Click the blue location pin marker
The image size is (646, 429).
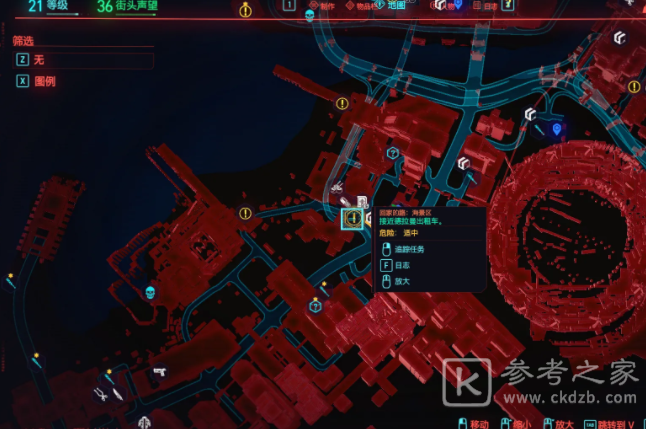point(556,130)
